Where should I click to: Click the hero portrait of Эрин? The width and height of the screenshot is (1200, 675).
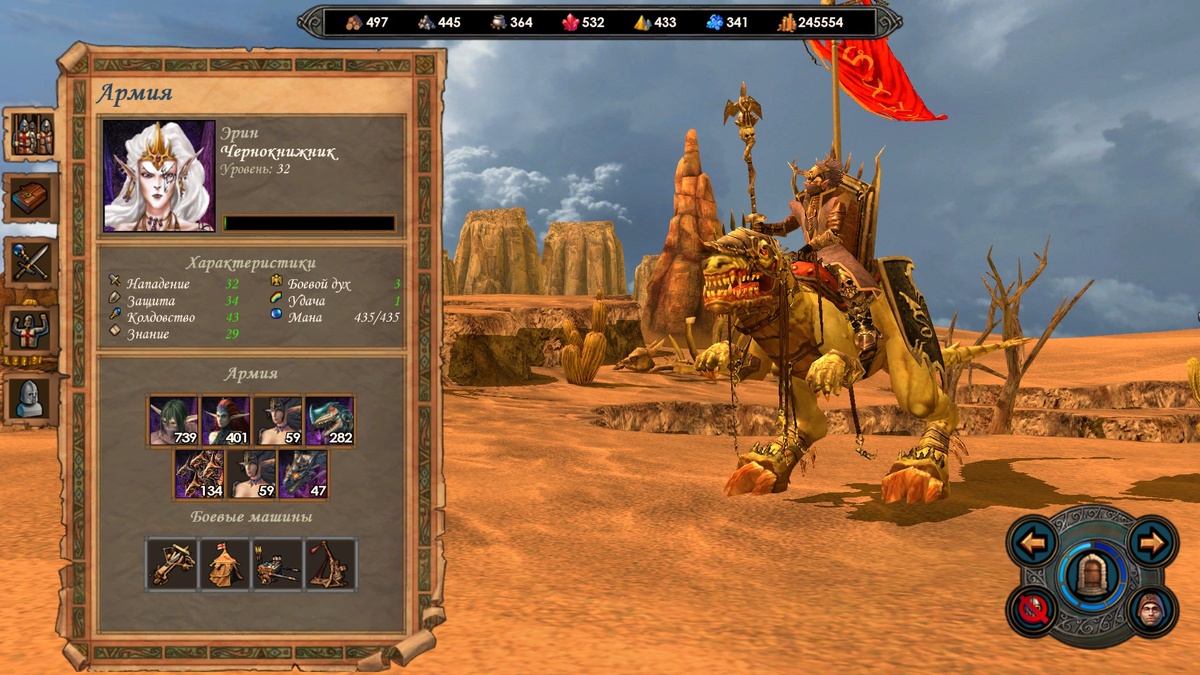159,176
